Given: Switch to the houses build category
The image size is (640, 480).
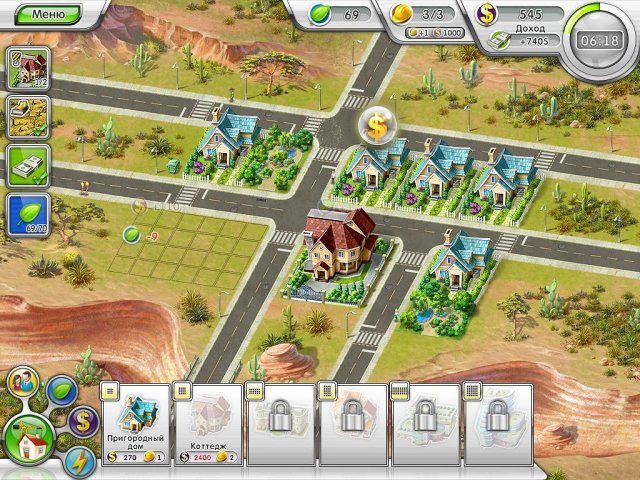Looking at the screenshot, I should (28, 435).
